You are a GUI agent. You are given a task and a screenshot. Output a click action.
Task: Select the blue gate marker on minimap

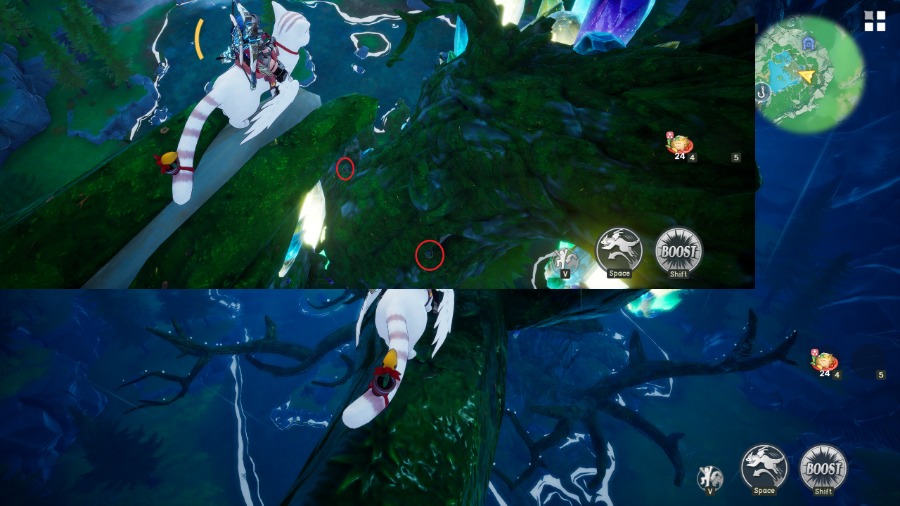[807, 43]
